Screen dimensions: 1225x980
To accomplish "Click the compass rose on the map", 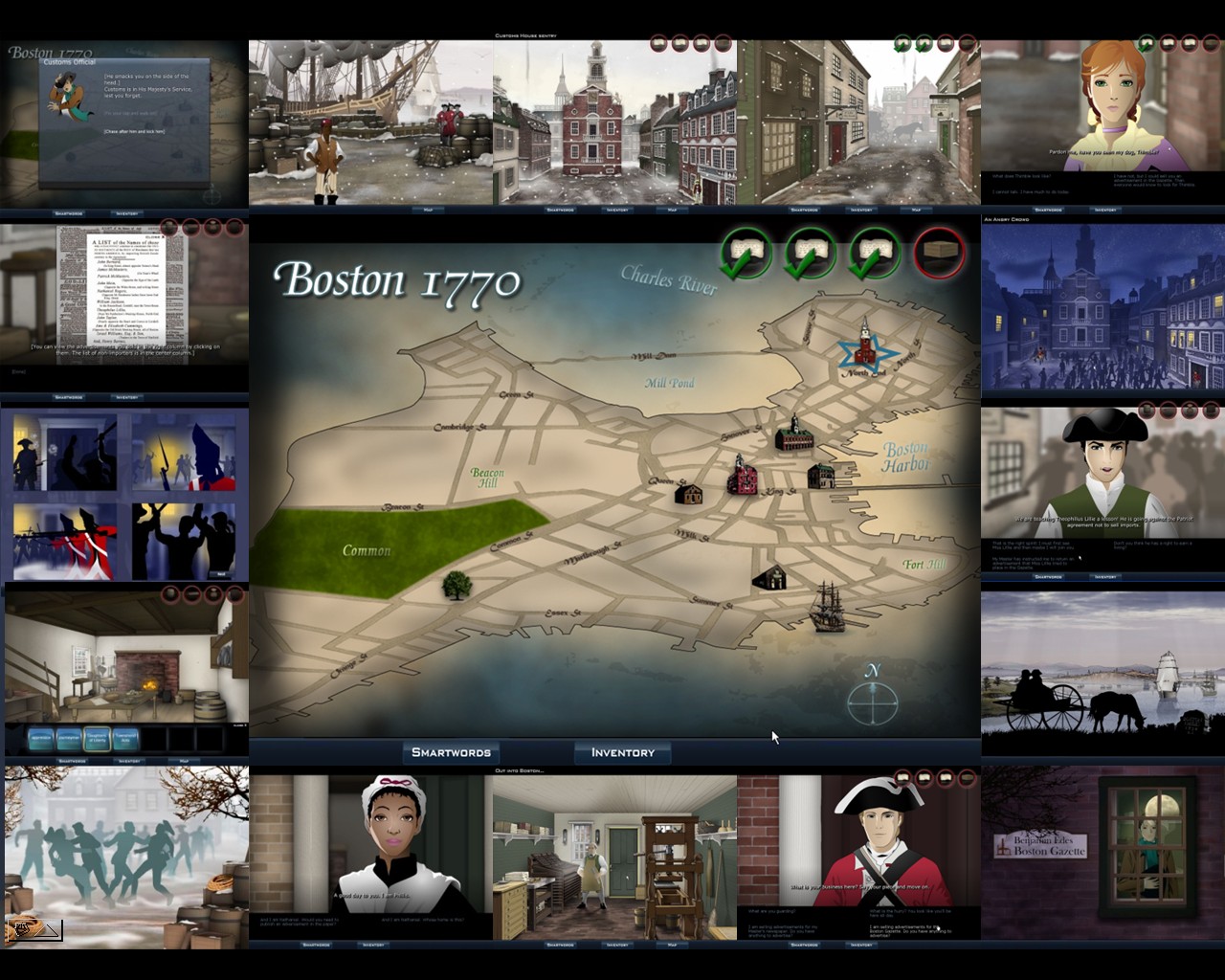I will point(871,705).
